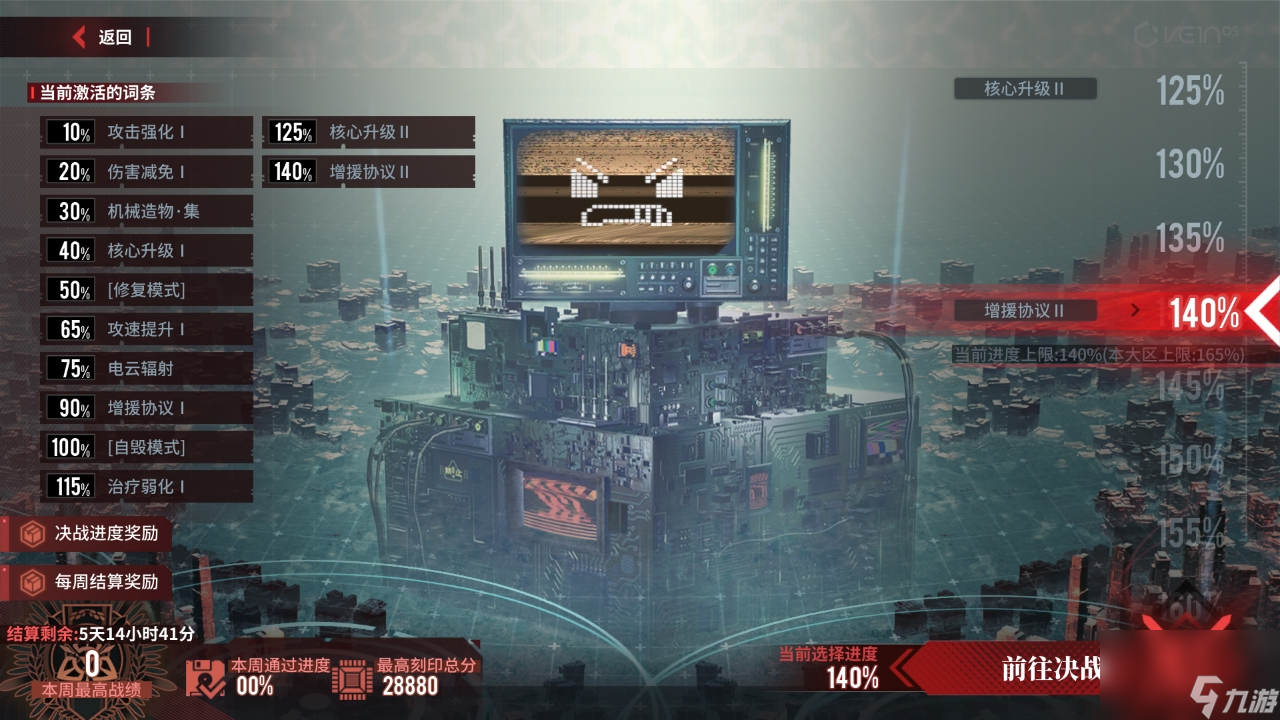The height and width of the screenshot is (720, 1280).
Task: Choose the 145% progress level on the scale
Action: 1190,385
